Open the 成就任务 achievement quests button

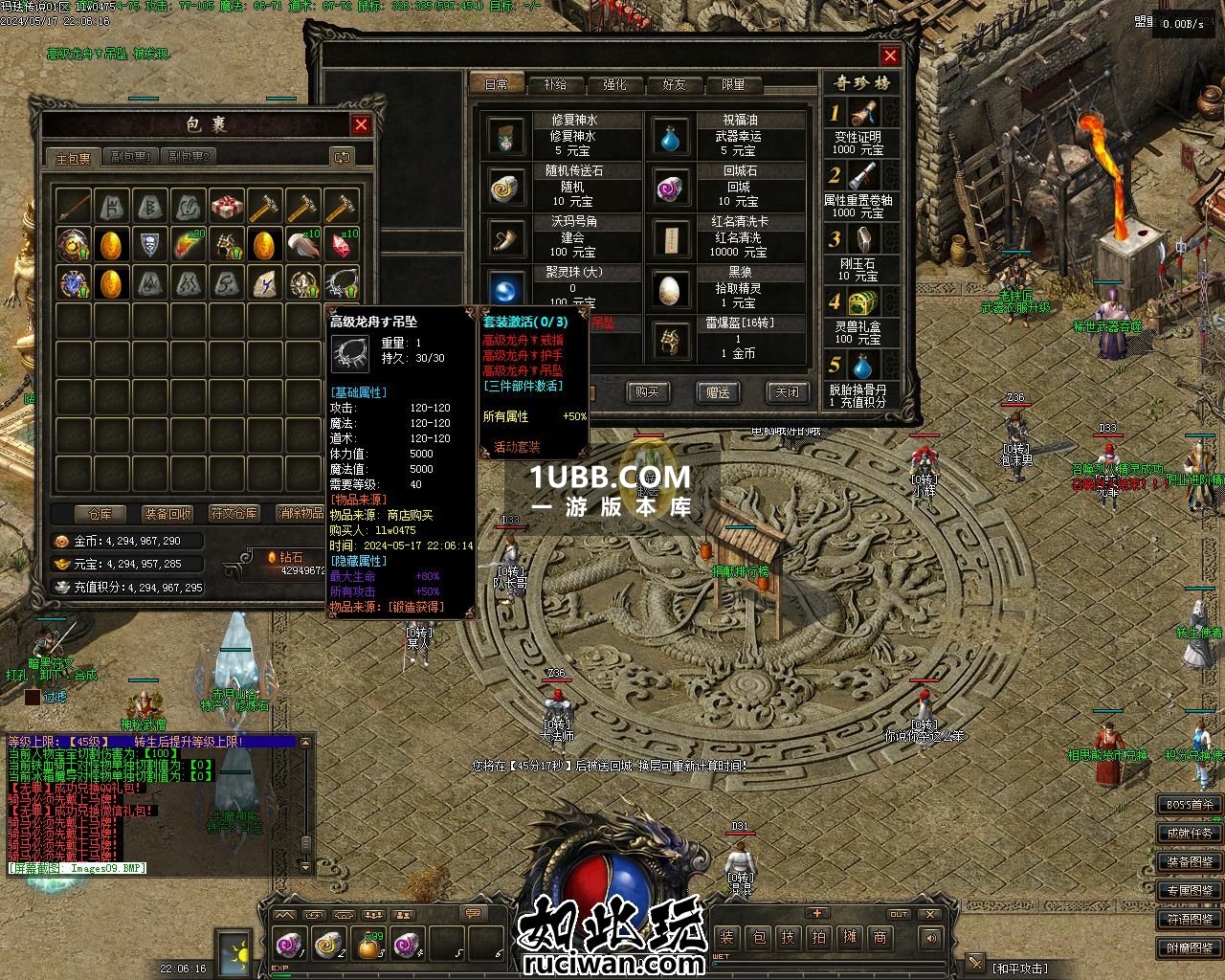coord(1190,834)
